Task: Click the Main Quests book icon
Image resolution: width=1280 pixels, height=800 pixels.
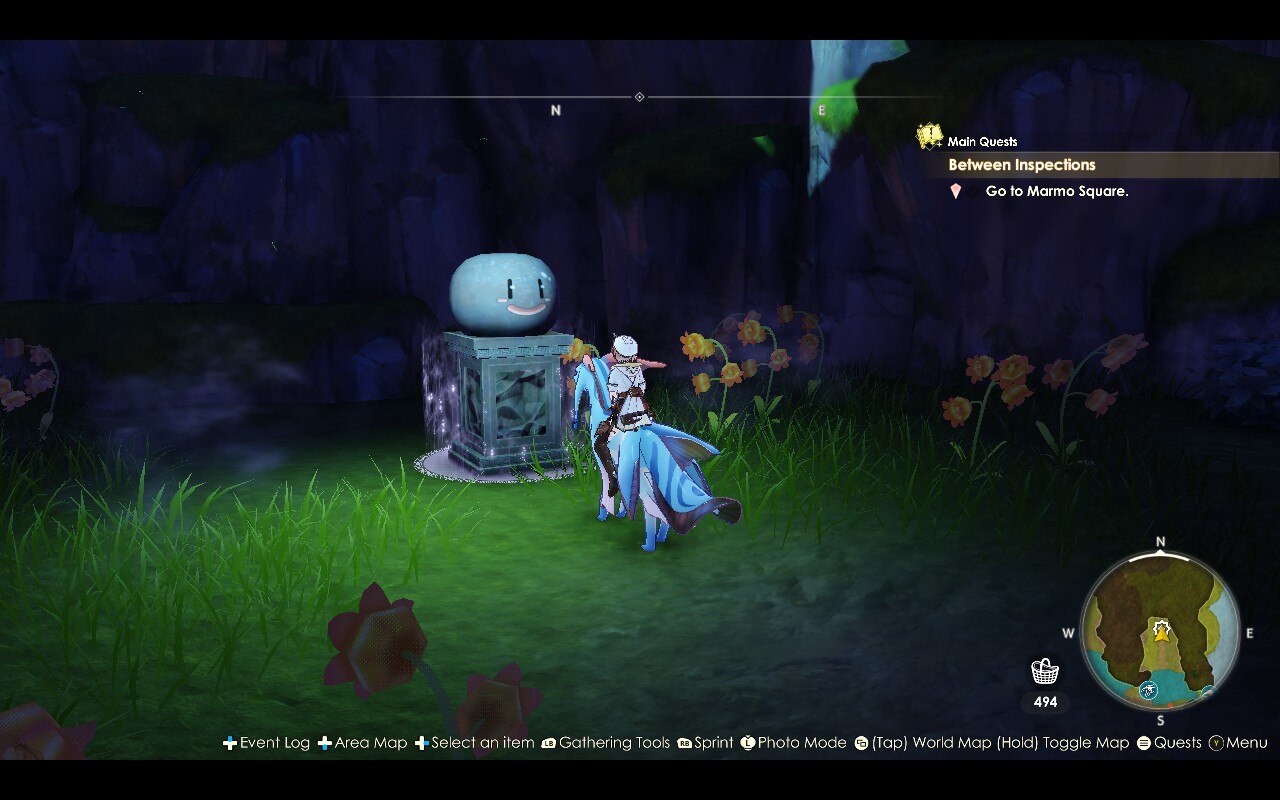Action: click(928, 135)
